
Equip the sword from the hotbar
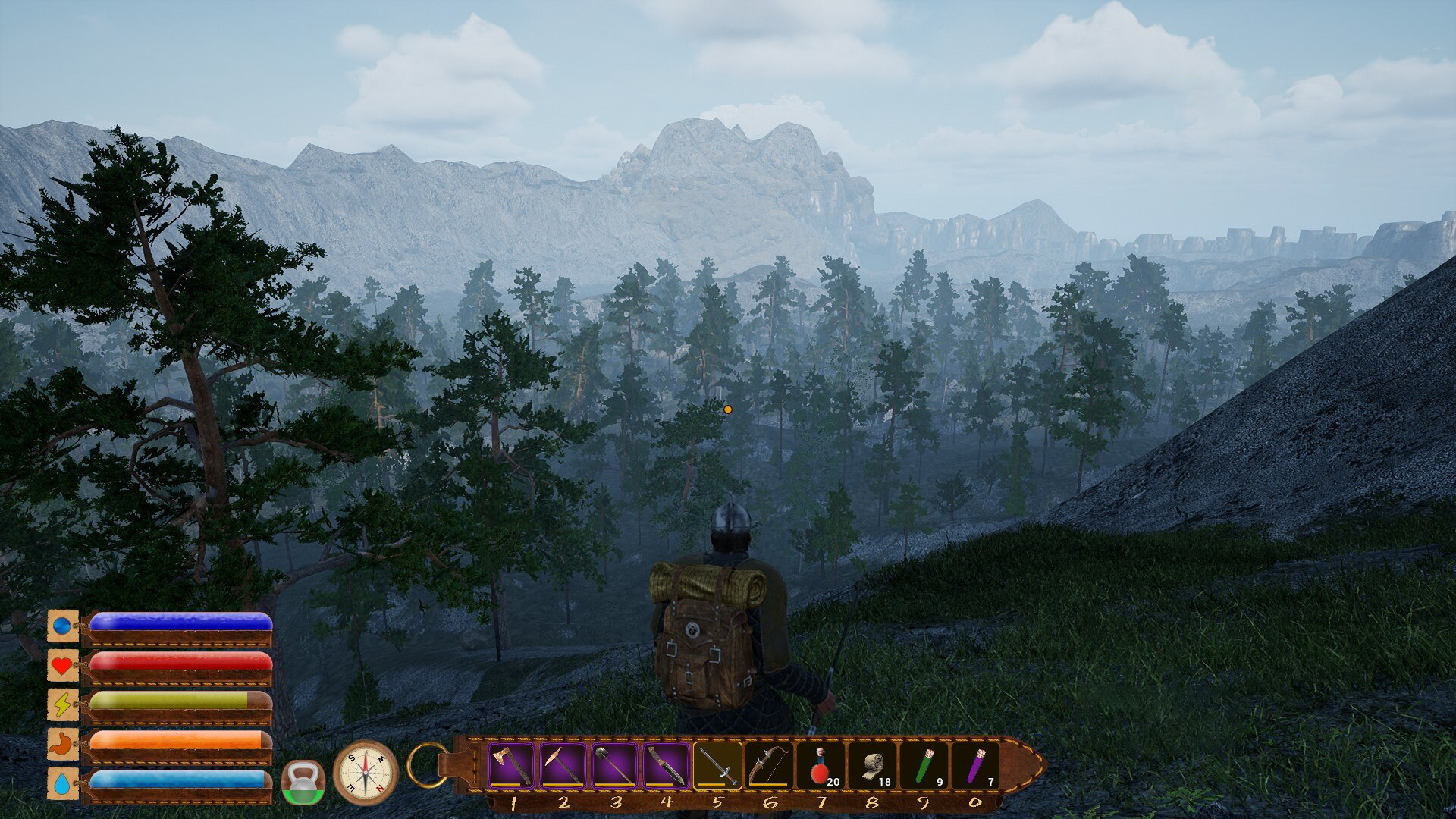tap(717, 766)
